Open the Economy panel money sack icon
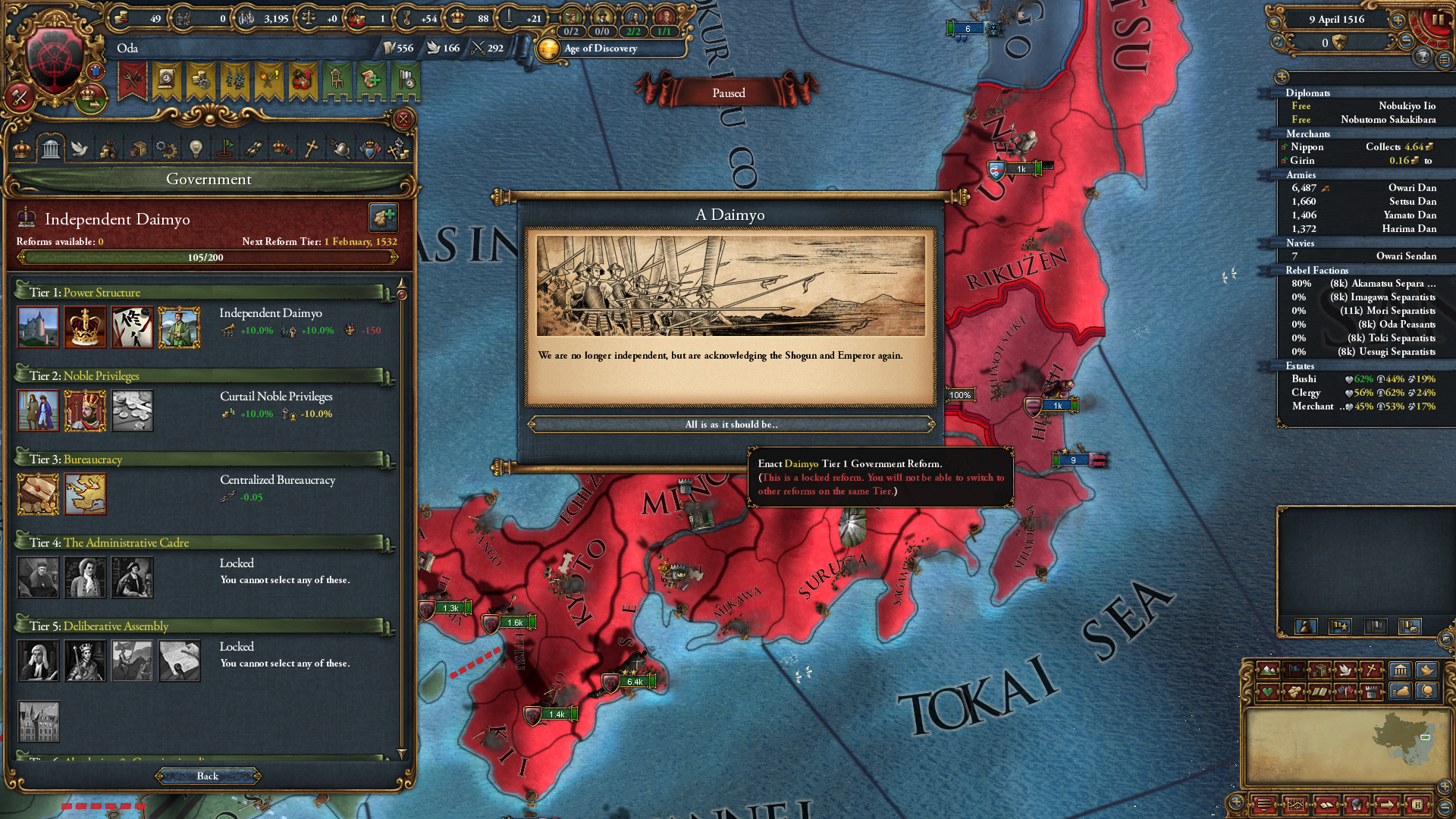The width and height of the screenshot is (1456, 819). (x=108, y=149)
